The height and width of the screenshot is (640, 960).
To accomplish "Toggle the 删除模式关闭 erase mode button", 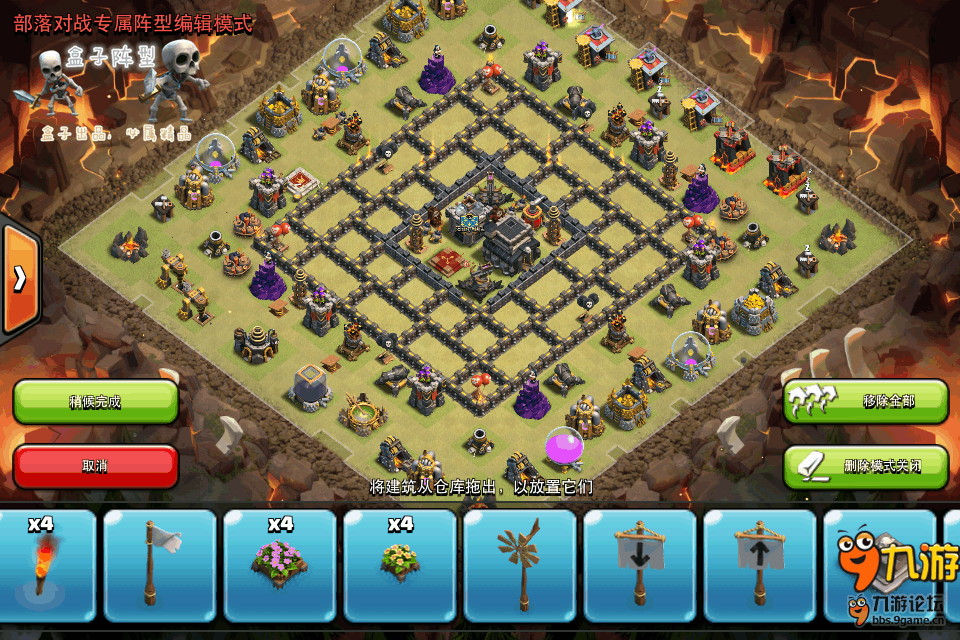I will point(865,466).
